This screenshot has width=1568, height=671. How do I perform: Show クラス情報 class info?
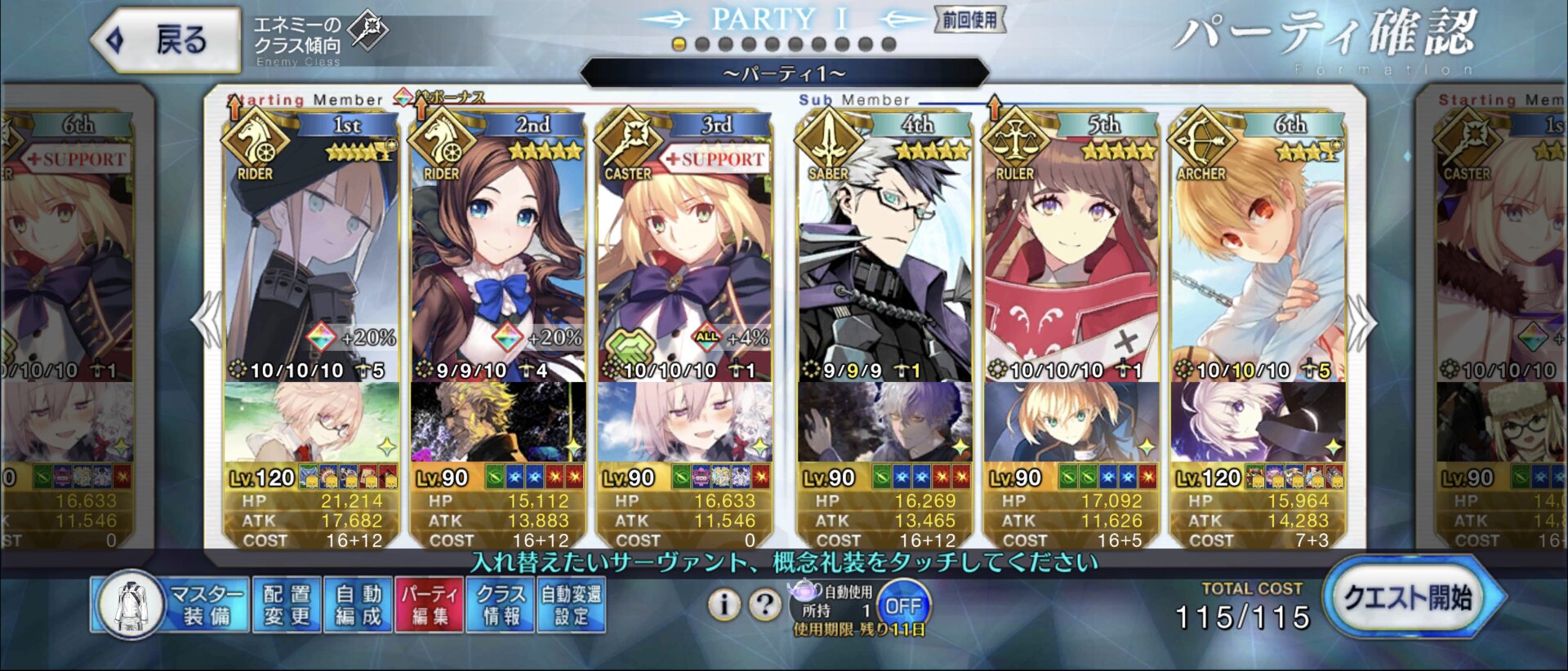501,605
